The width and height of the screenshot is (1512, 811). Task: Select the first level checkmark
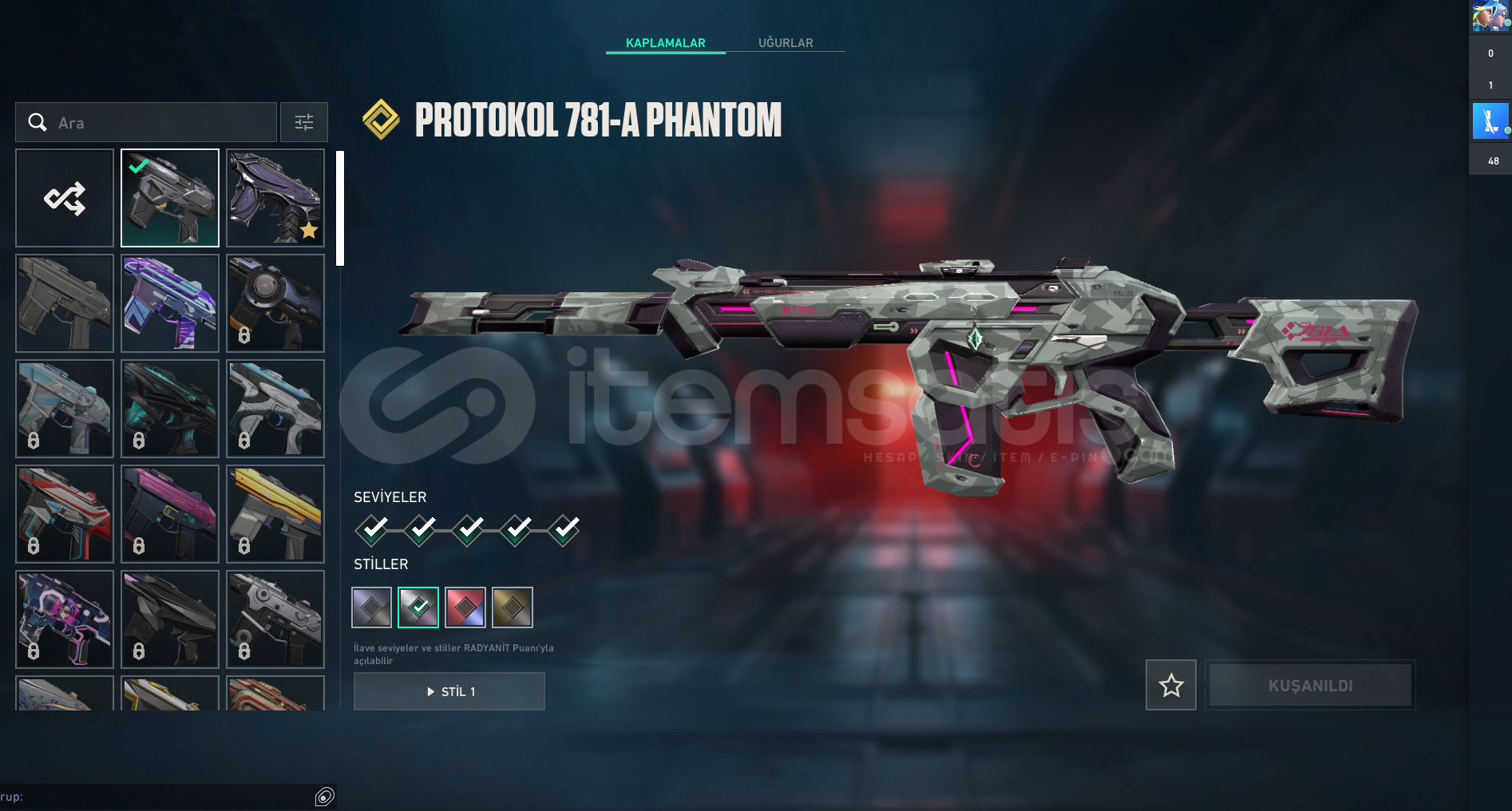tap(372, 529)
